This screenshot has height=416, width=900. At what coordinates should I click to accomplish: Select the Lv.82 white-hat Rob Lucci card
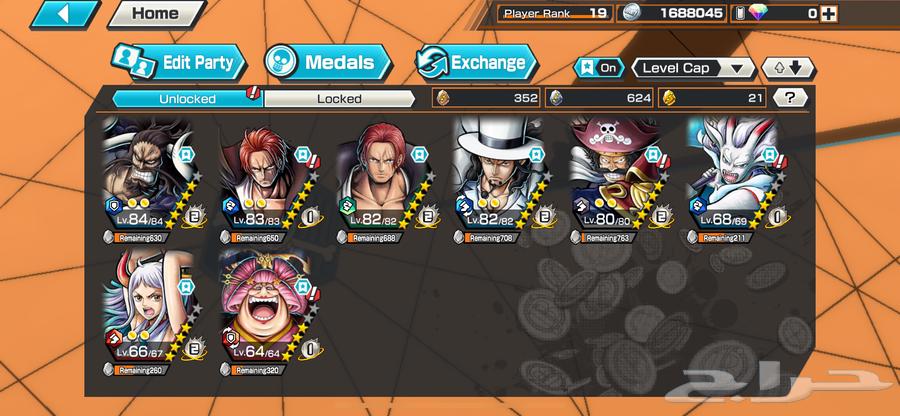click(497, 178)
